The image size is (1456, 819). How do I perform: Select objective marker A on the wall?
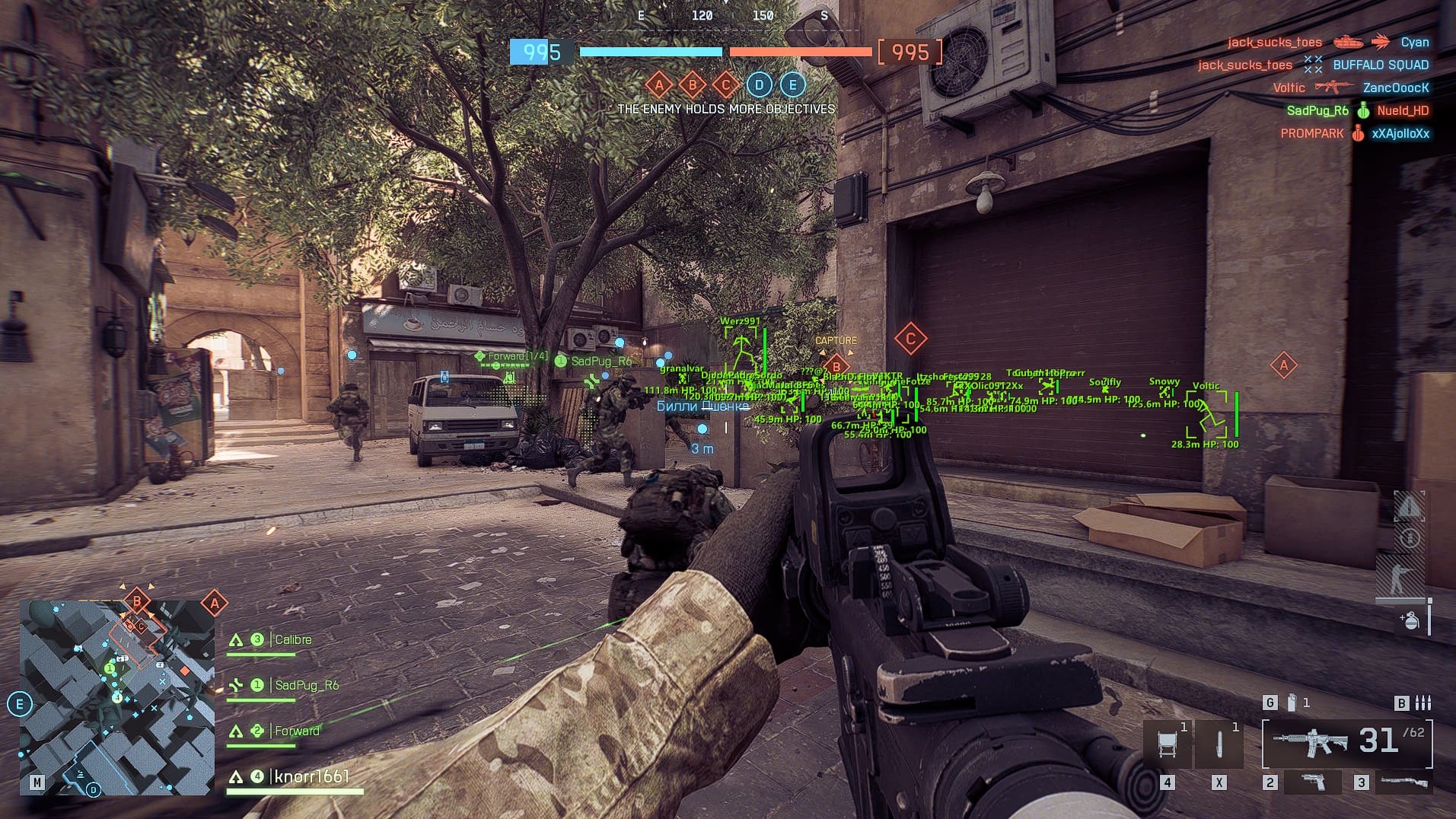click(x=1286, y=365)
